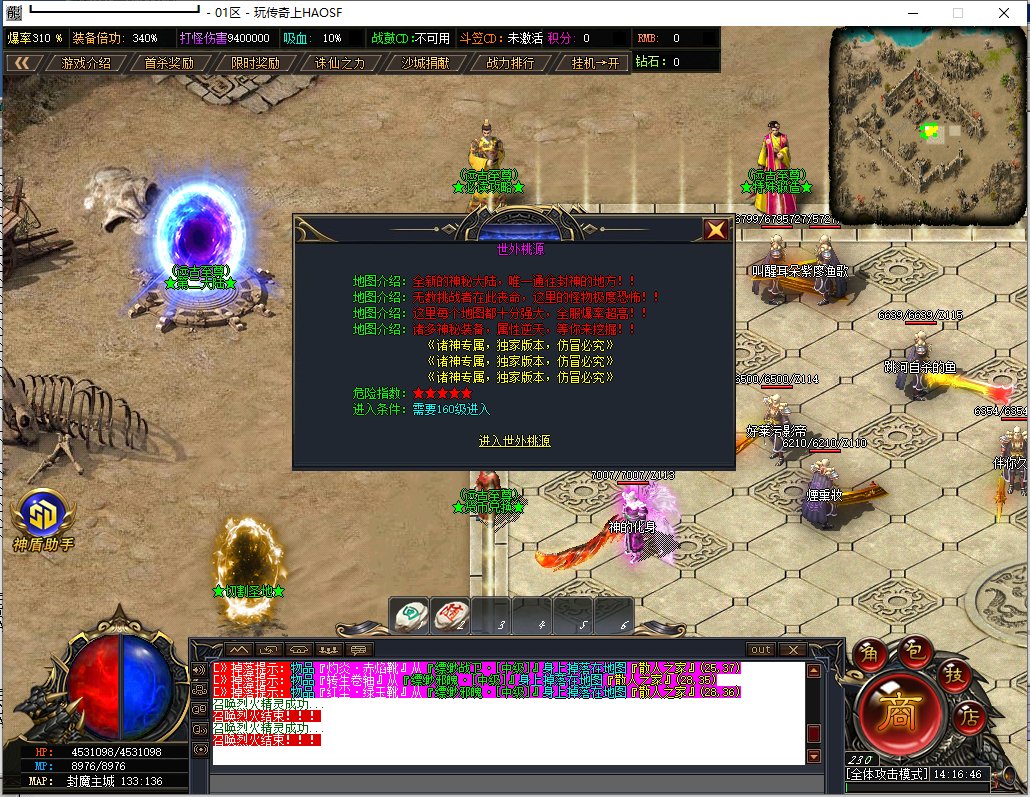Use the green tile item in hotbar slot 1
Viewport: 1030px width, 797px height.
coord(410,614)
